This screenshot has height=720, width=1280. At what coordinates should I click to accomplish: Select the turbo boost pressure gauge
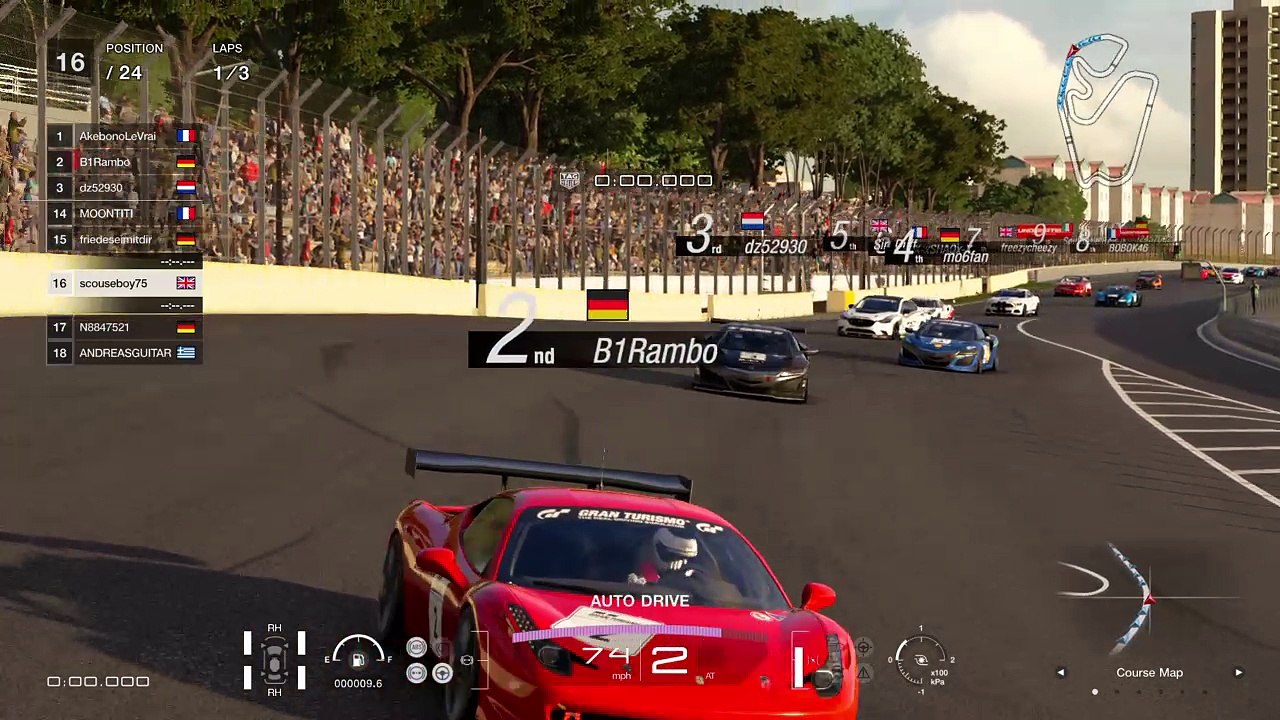(x=921, y=659)
